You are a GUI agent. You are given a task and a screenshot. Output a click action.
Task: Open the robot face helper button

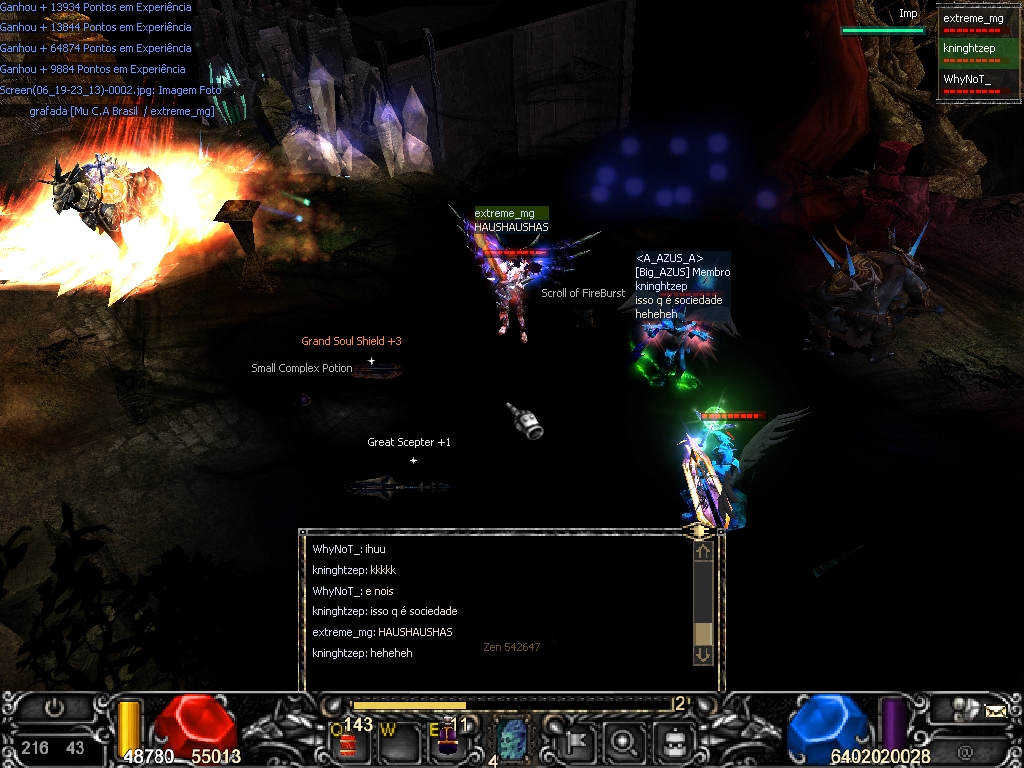(673, 742)
